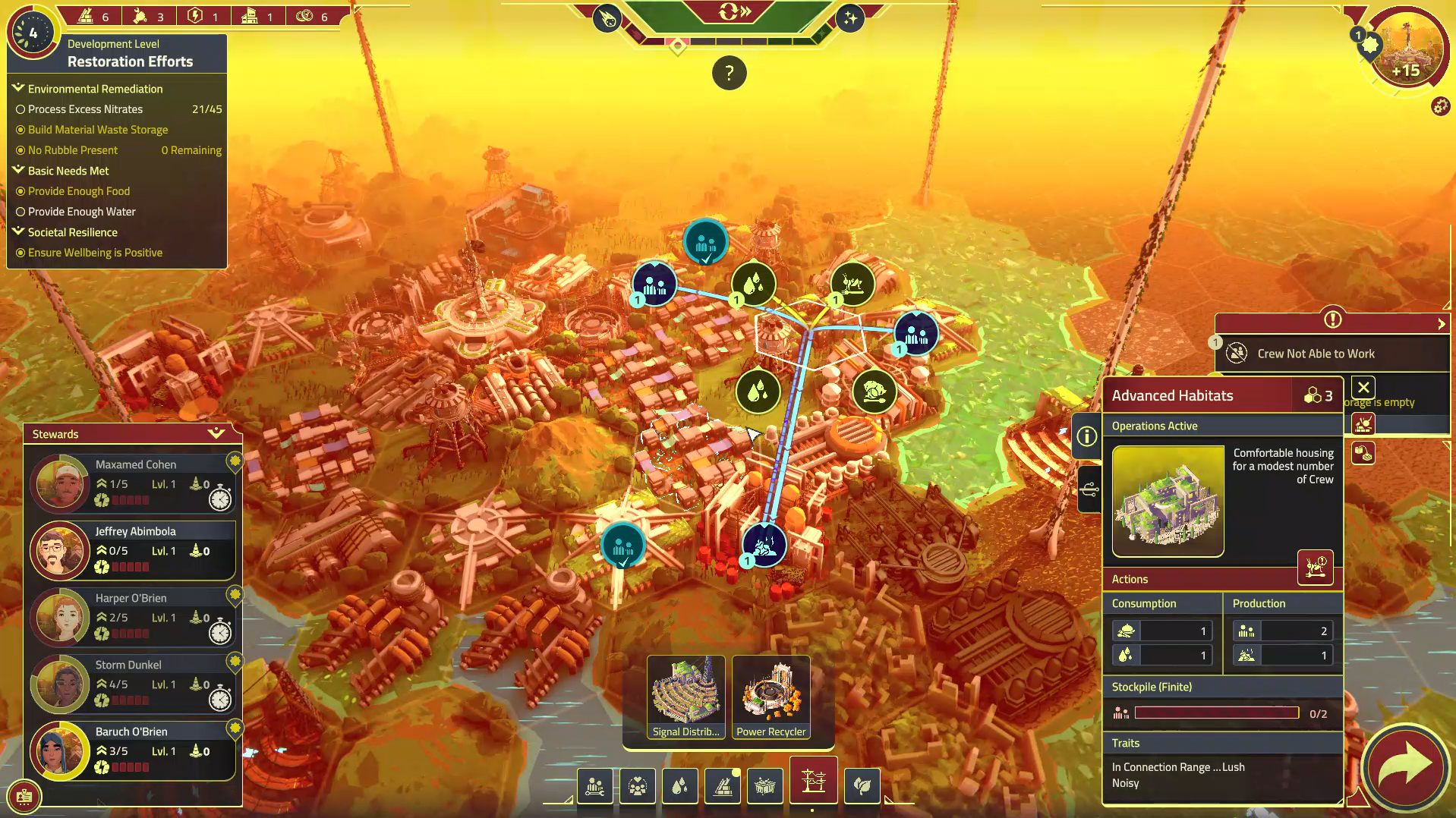Select the wellbeing heart build category
The width and height of the screenshot is (1456, 818).
tap(637, 786)
